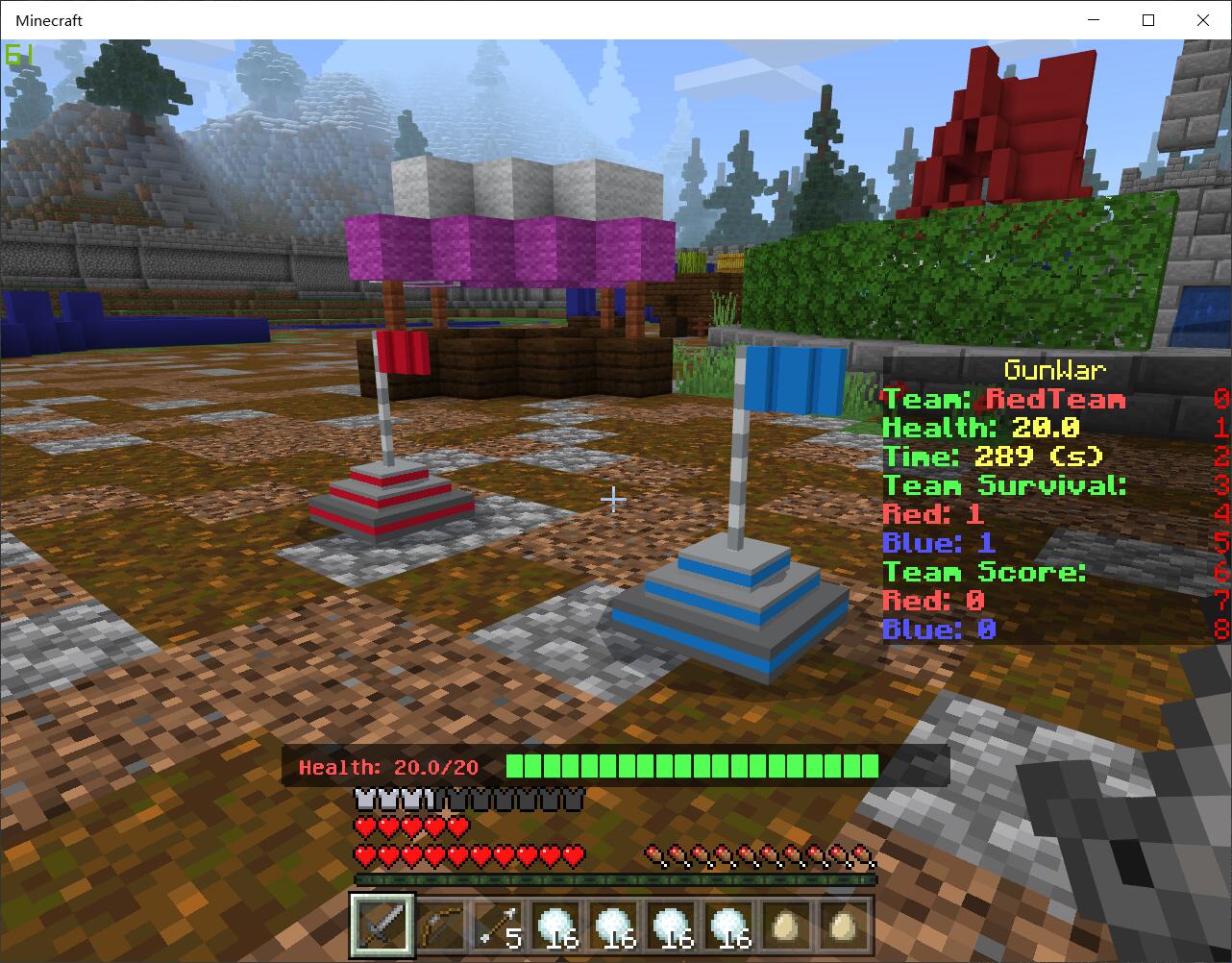Screen dimensions: 1232x963
Task: Click the Blue: 1 survival entry
Action: [937, 543]
